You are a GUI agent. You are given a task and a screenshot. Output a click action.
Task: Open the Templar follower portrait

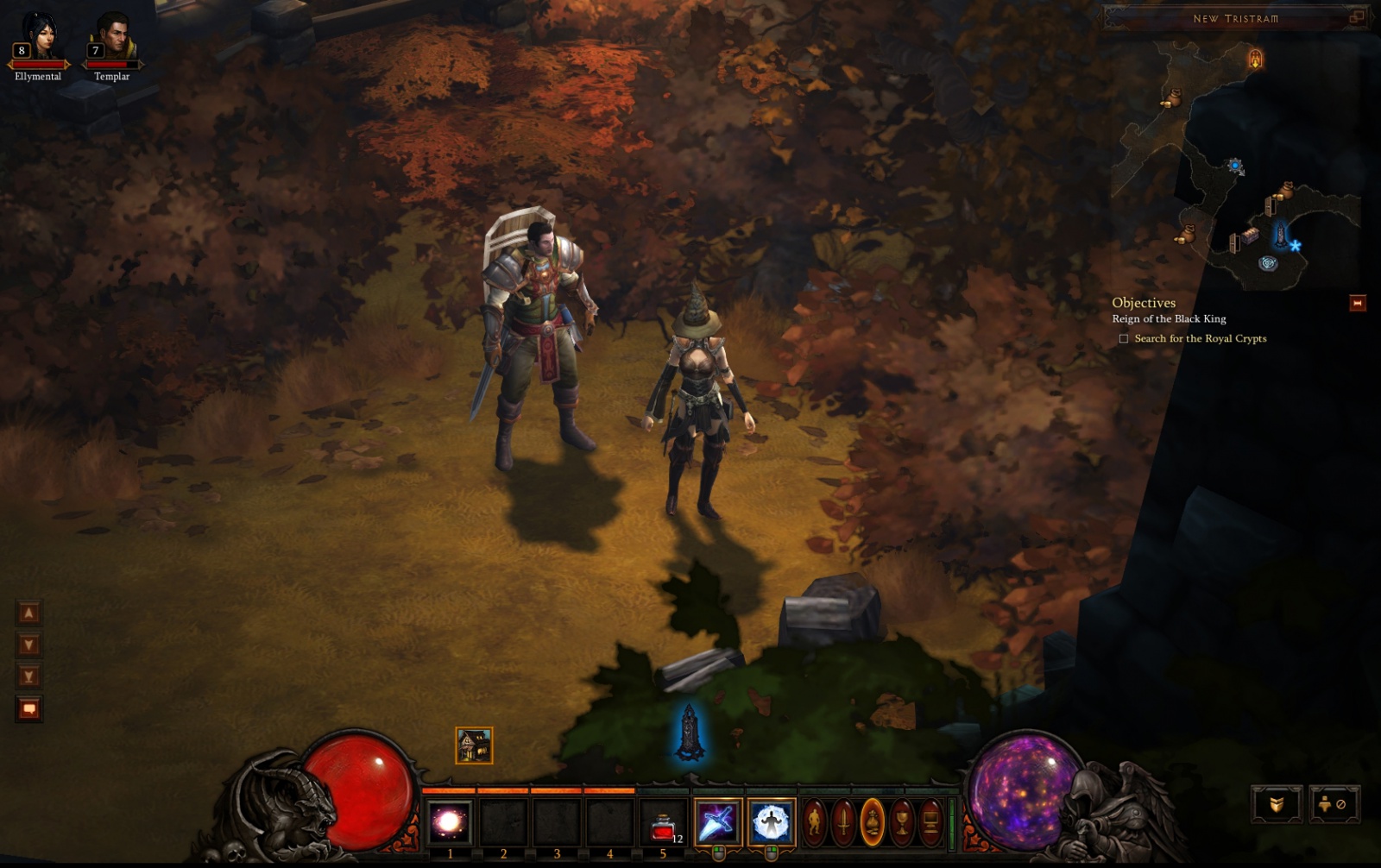pyautogui.click(x=111, y=39)
